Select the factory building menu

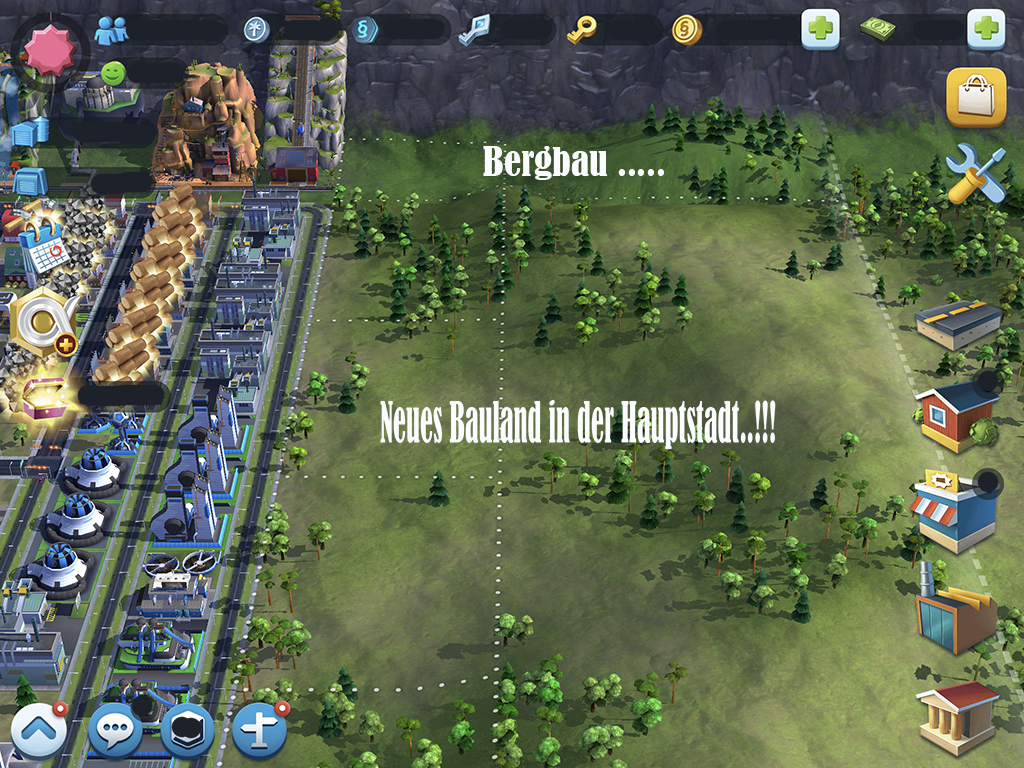(x=955, y=608)
